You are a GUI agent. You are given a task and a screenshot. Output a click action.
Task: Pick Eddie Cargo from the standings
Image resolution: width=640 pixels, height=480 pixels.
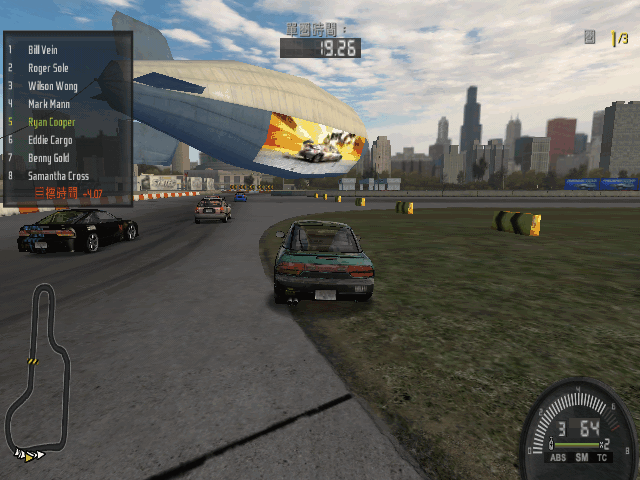pos(50,140)
